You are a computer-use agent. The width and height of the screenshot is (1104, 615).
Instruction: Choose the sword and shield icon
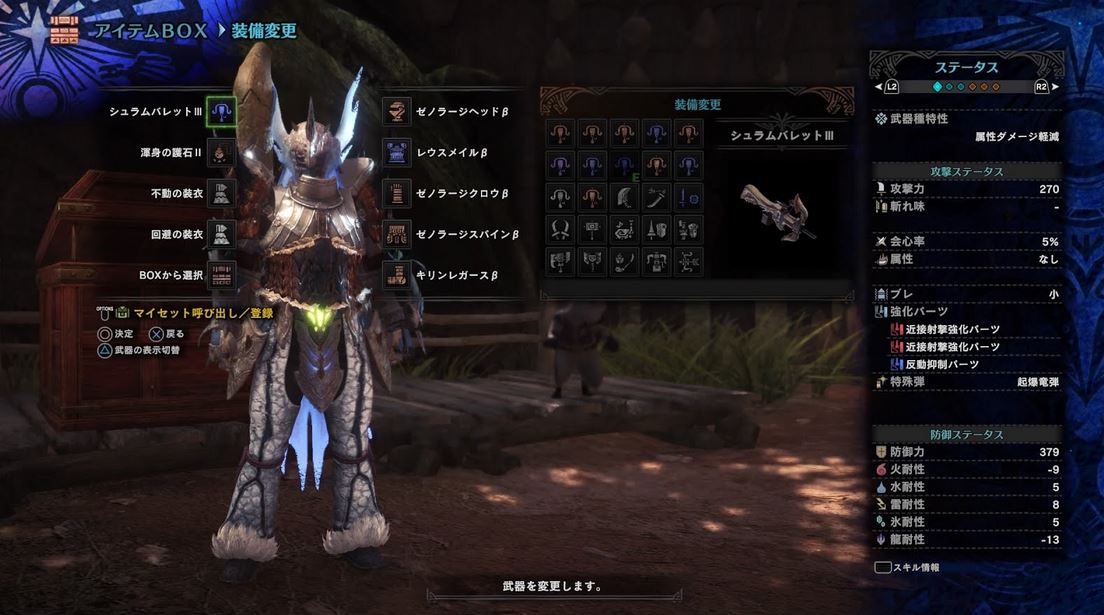coord(689,197)
